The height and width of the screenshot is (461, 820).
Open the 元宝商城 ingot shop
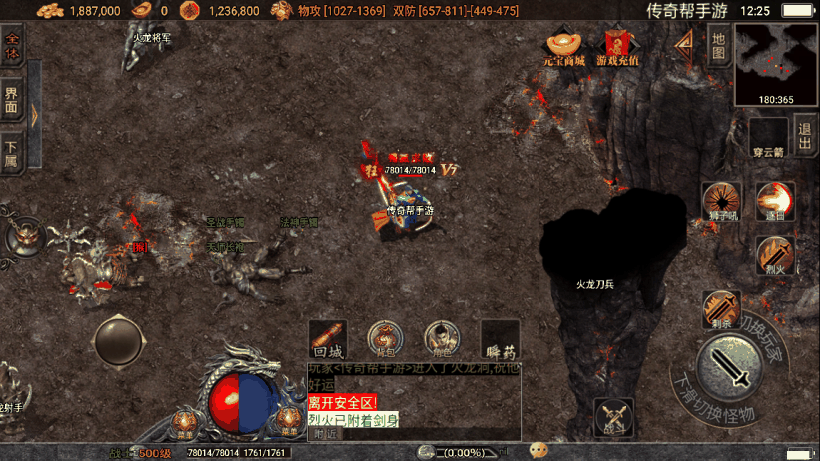(x=563, y=47)
